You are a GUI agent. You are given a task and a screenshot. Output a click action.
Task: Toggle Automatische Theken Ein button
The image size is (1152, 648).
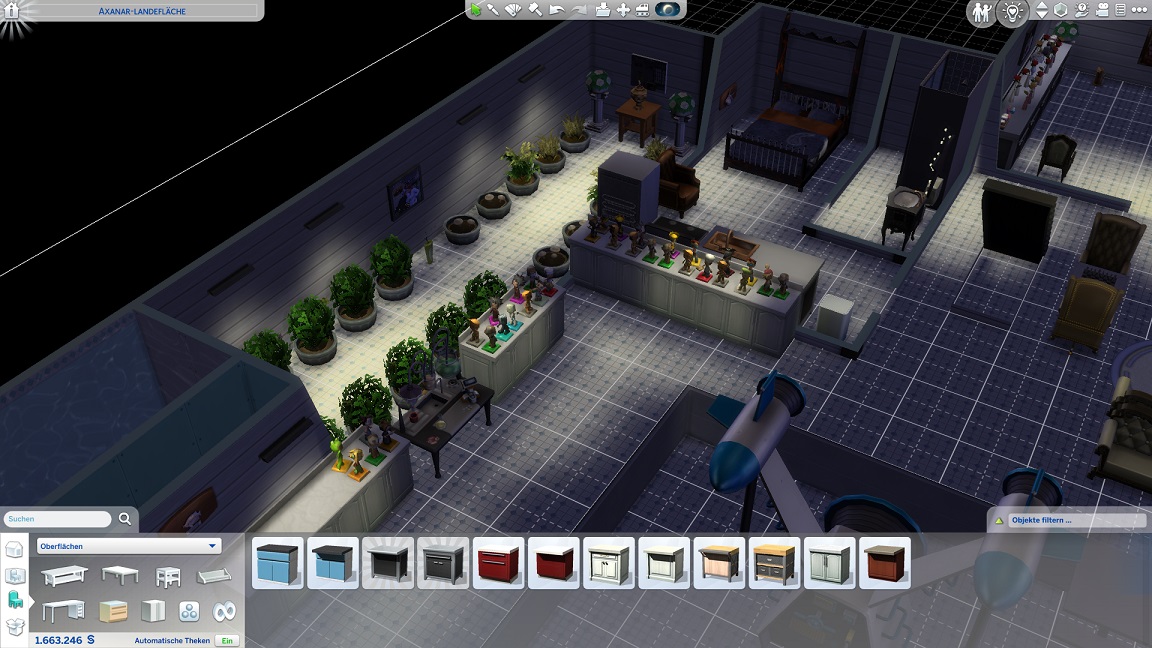[227, 640]
